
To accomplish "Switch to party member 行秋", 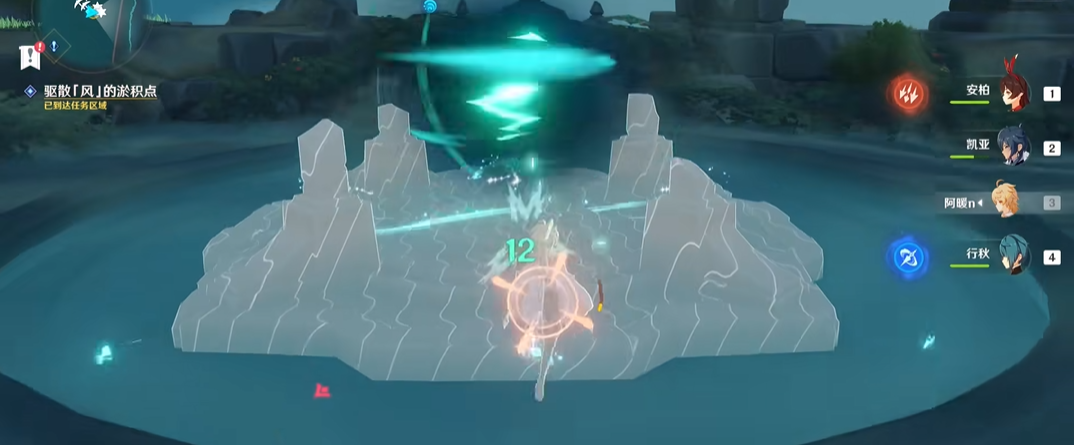I will 1014,257.
